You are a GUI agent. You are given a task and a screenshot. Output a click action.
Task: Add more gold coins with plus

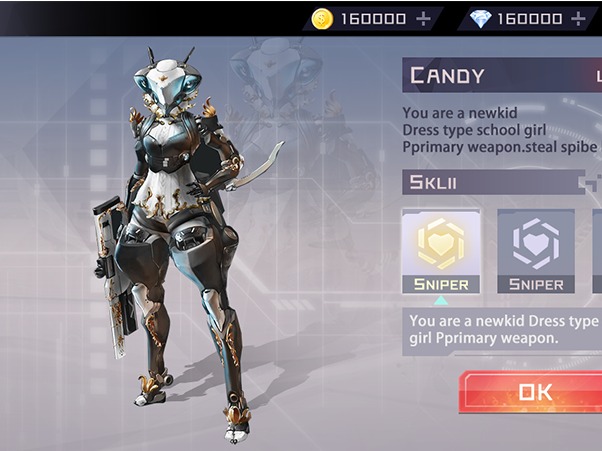coord(423,18)
